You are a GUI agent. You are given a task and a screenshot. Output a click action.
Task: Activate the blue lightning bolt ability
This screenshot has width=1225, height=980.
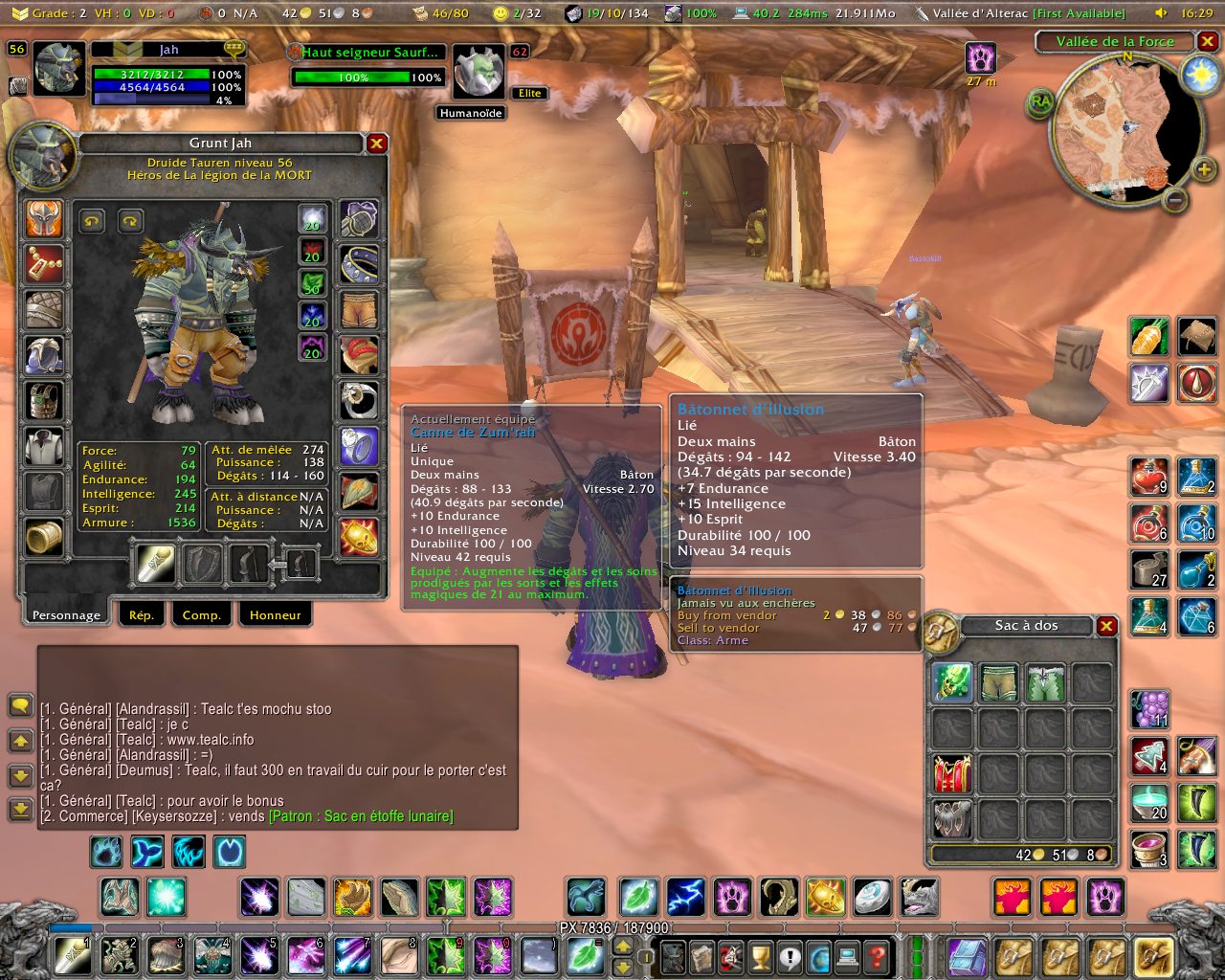coord(685,898)
